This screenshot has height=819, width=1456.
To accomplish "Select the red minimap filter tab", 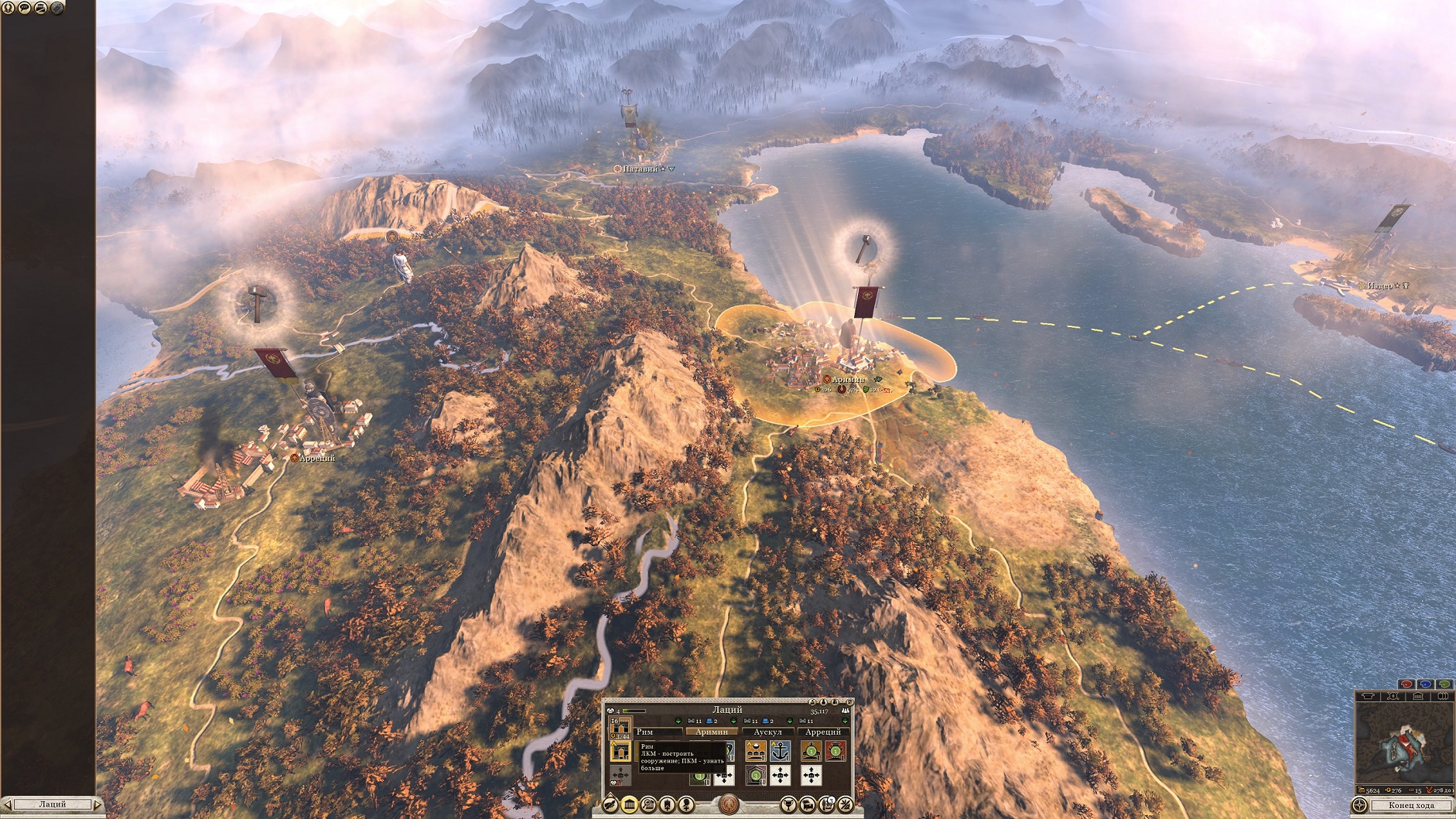I will (1406, 684).
